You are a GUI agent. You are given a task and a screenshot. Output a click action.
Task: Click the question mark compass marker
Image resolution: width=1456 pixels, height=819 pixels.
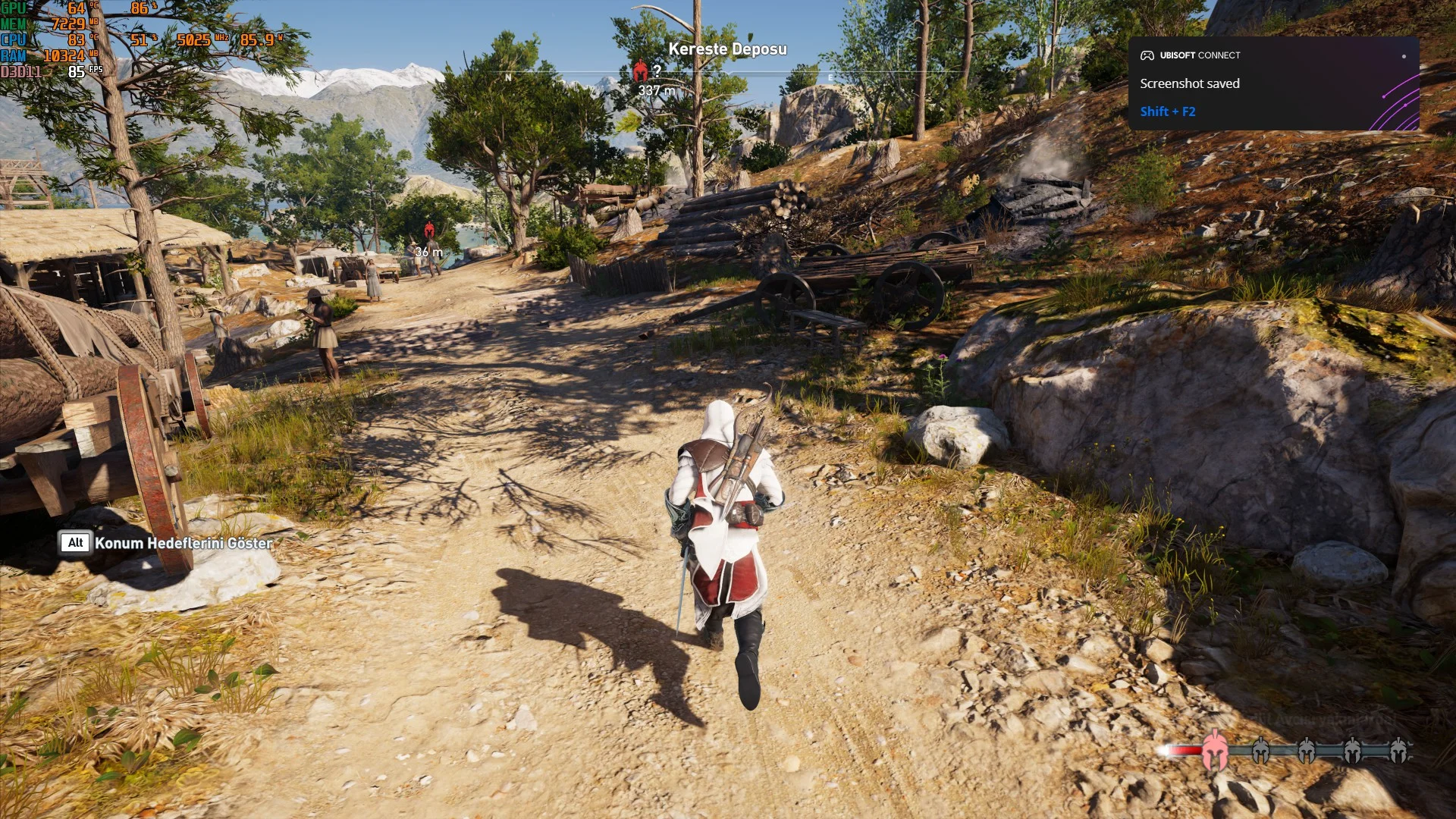pyautogui.click(x=657, y=71)
